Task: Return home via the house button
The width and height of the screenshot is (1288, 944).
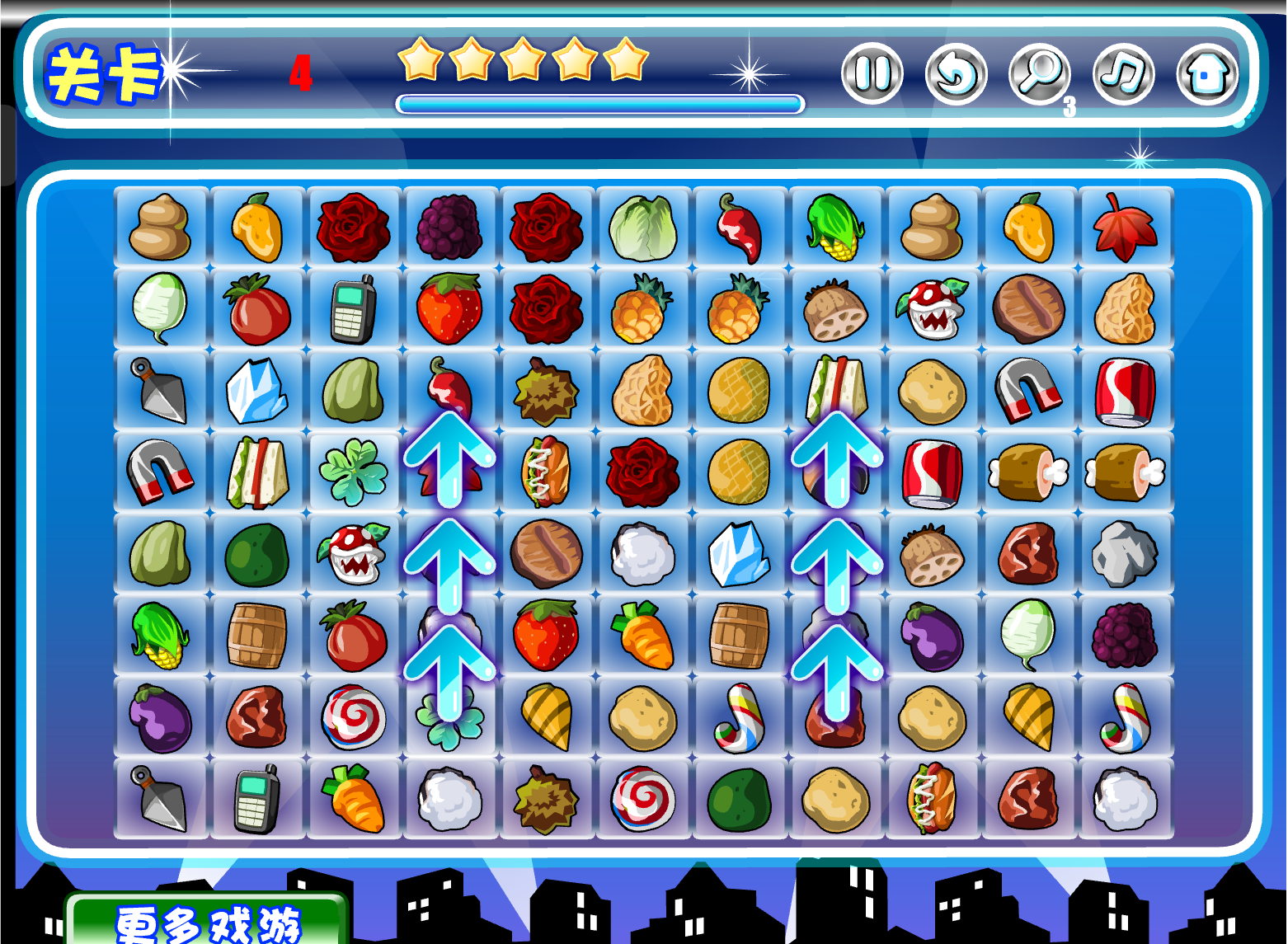Action: 1206,73
